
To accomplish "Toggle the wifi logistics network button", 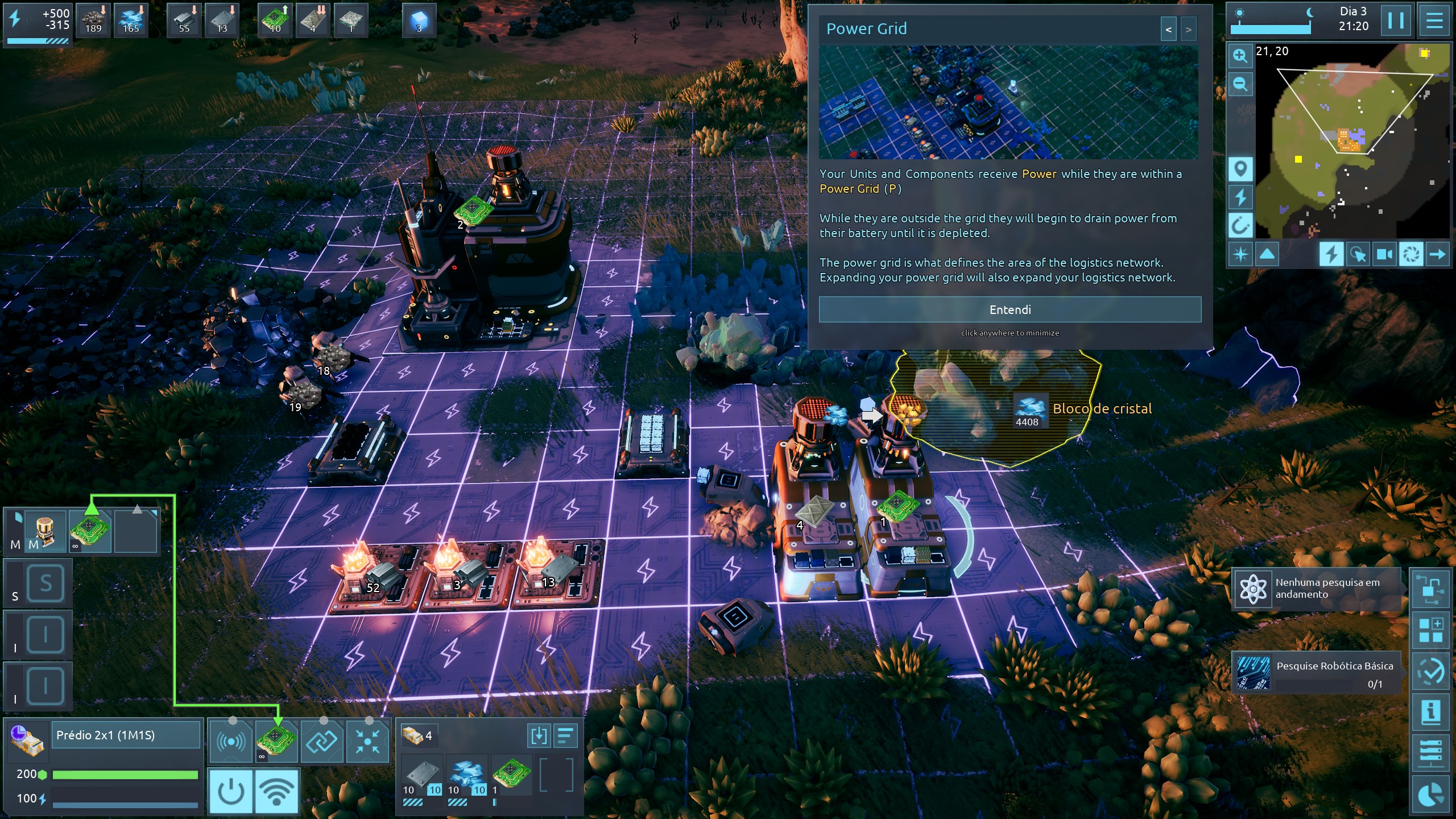I will point(277,791).
